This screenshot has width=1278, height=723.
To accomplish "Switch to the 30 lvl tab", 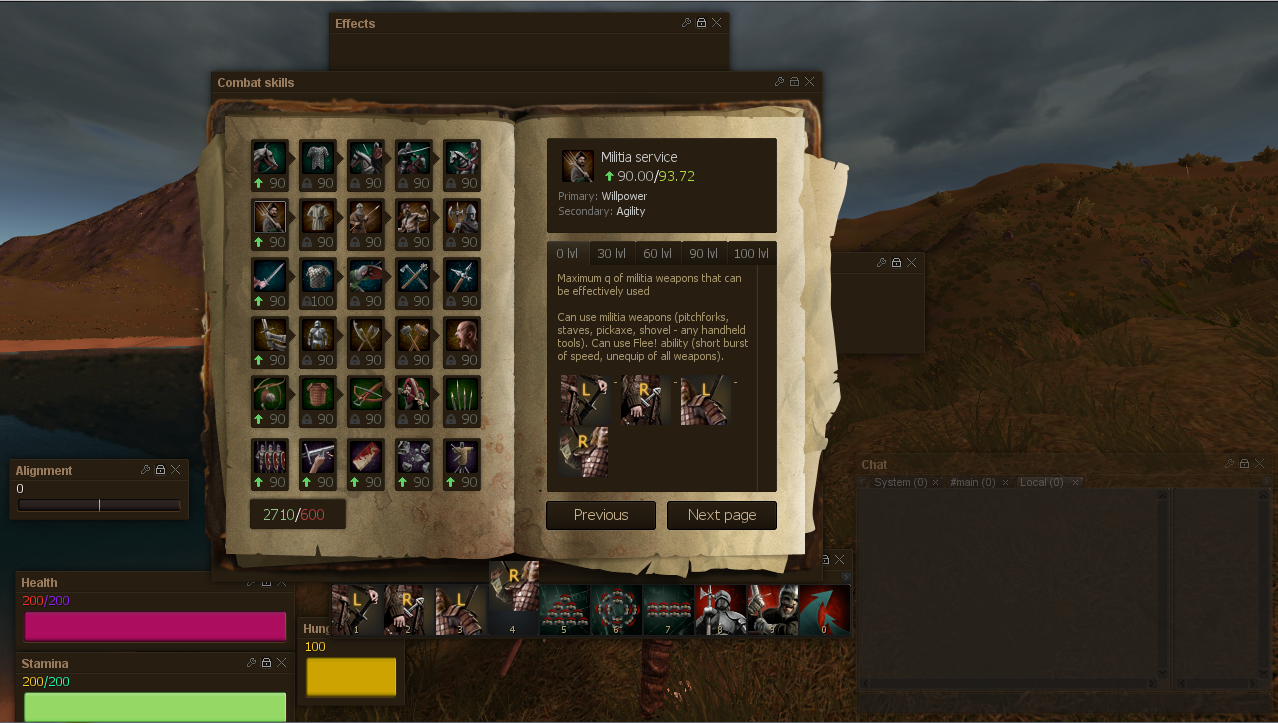I will pos(611,254).
